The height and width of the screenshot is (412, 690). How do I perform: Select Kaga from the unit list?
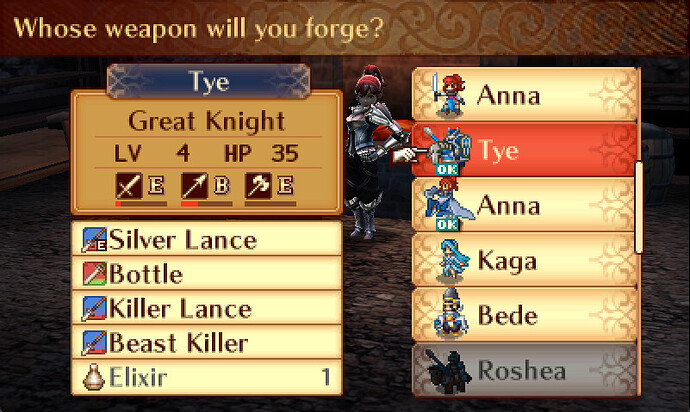coord(525,261)
